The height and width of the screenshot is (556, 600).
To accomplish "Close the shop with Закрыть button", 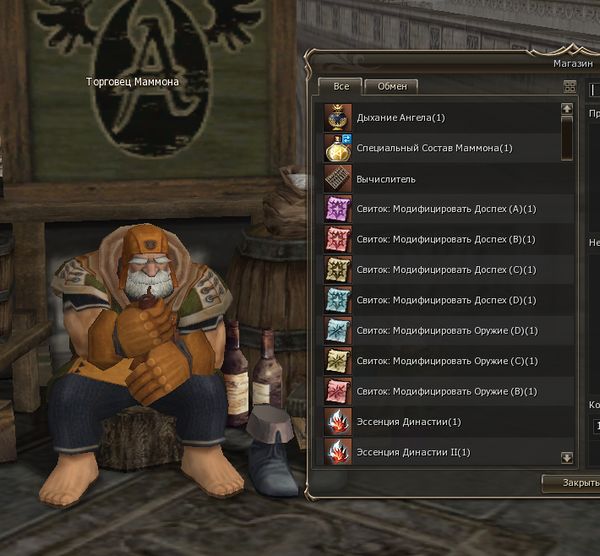I will coord(570,482).
